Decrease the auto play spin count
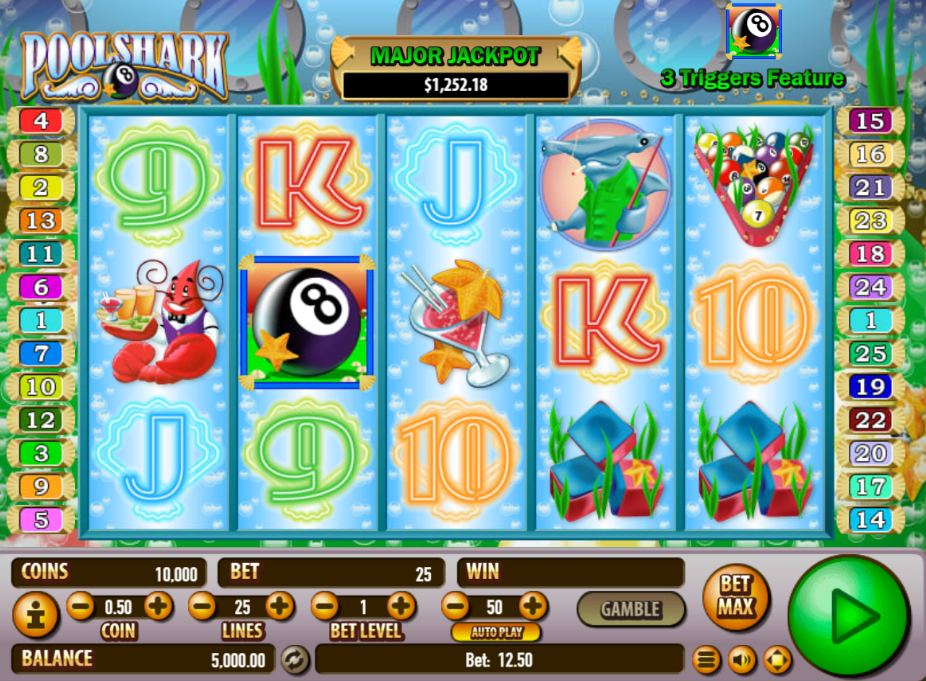The height and width of the screenshot is (681, 926). point(455,606)
